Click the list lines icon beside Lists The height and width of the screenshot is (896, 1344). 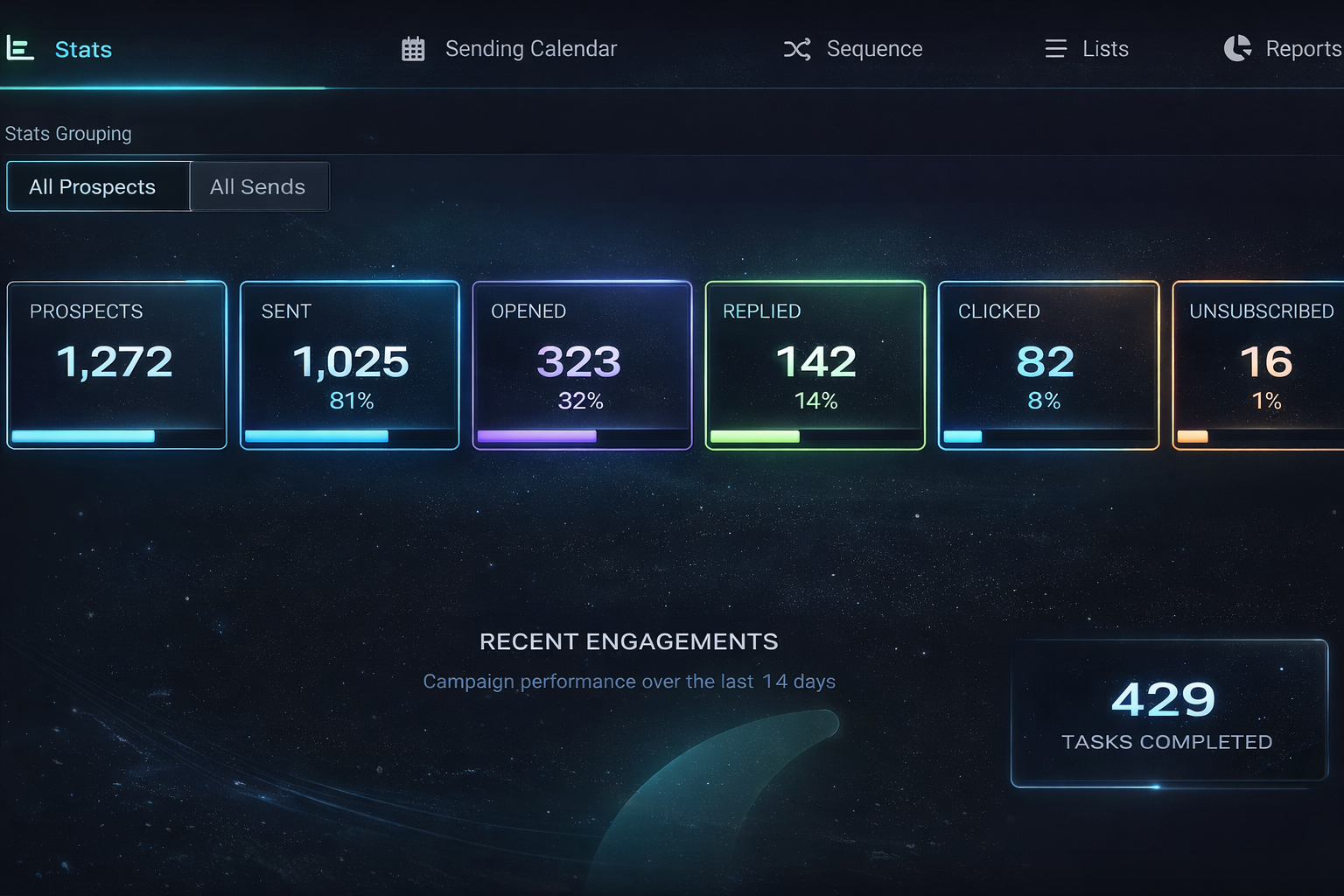(x=1055, y=49)
